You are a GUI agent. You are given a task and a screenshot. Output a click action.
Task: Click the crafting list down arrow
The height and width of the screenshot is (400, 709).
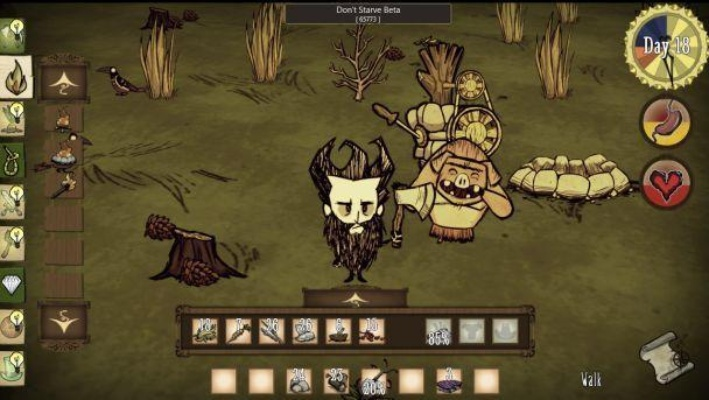pos(64,321)
